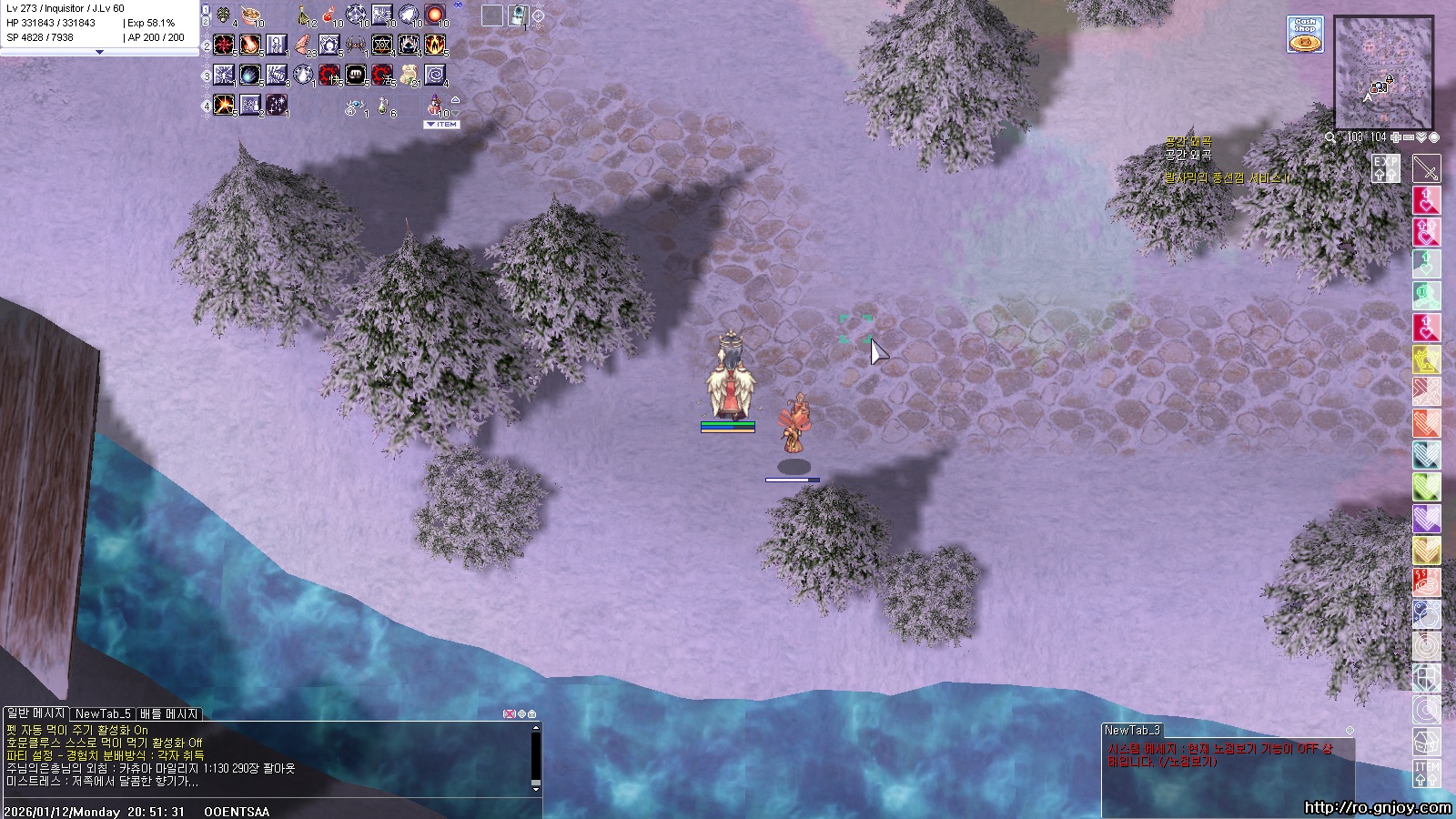
Task: Cast the hexagram star skill
Action: point(383,44)
